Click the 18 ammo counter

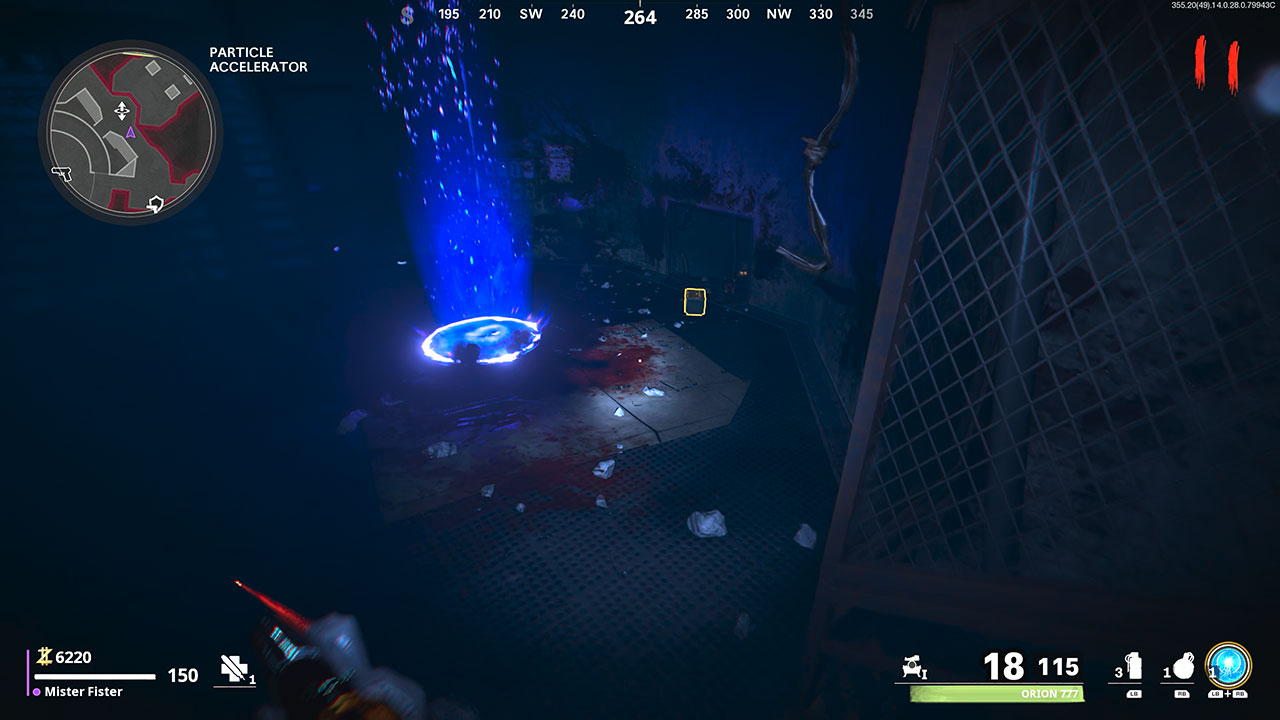click(1002, 664)
